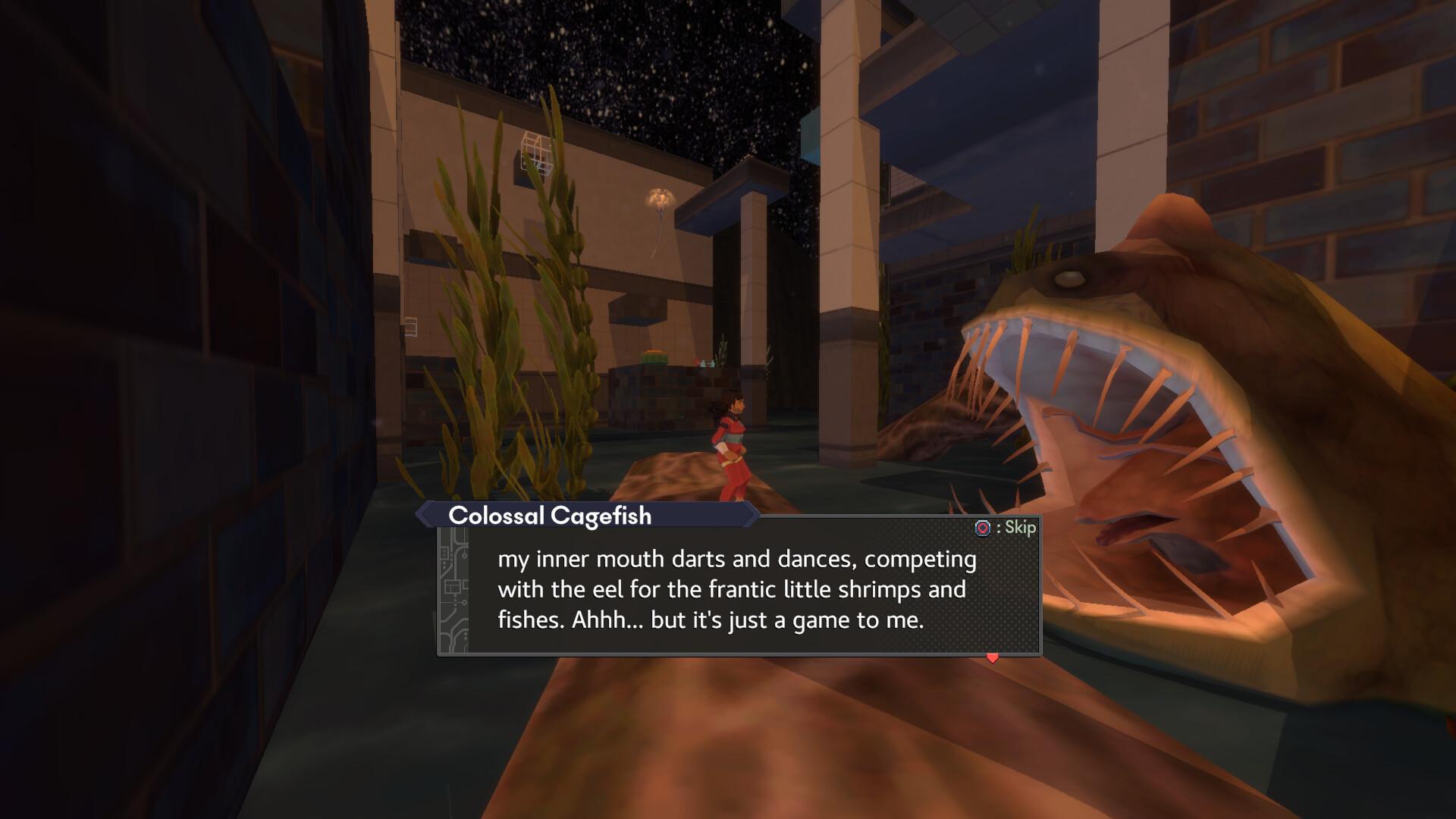
Task: Click the pointed end of the name banner
Action: coord(751,516)
